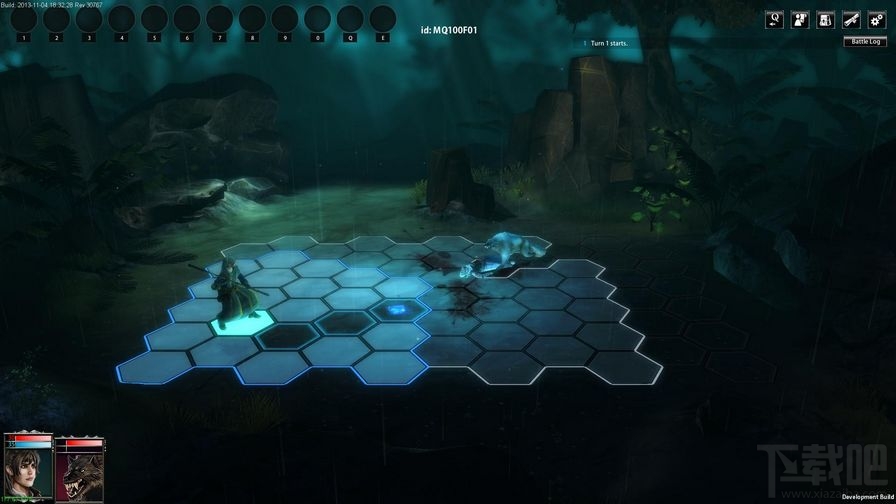This screenshot has width=896, height=504.
Task: Open the character sheet icon
Action: 800,19
